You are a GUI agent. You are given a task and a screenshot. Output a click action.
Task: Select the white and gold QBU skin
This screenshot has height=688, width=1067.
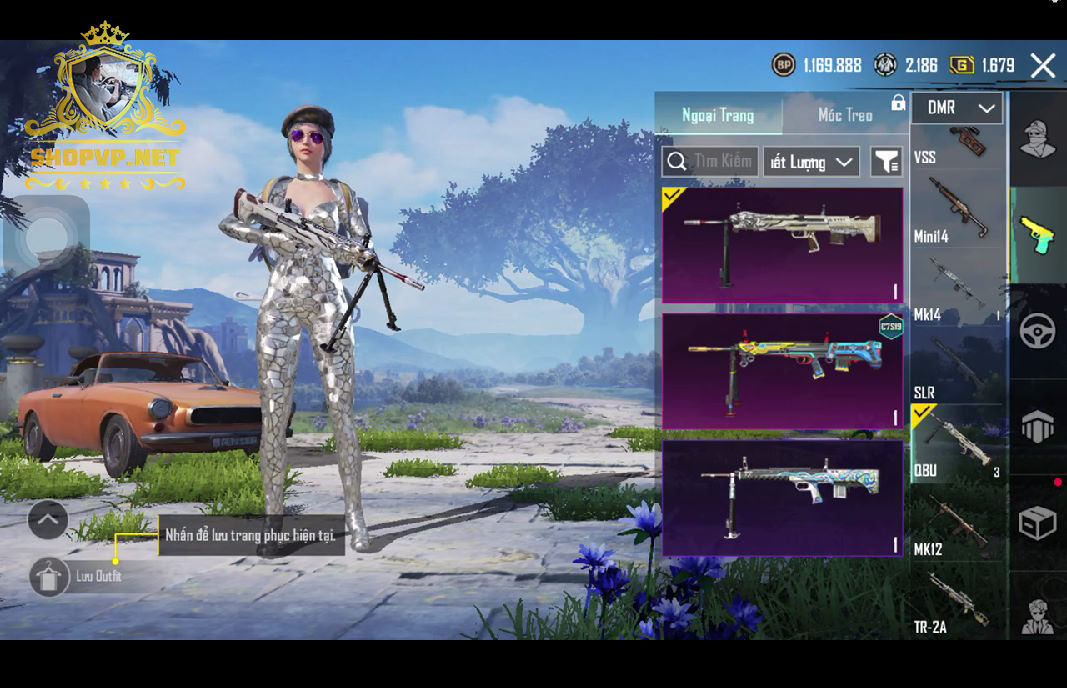[782, 245]
